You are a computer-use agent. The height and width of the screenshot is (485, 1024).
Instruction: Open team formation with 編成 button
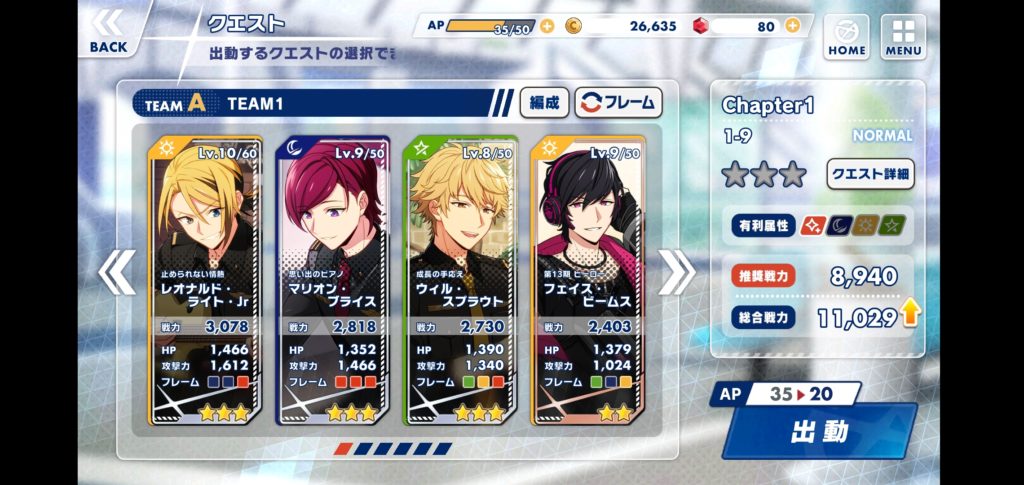tap(544, 102)
